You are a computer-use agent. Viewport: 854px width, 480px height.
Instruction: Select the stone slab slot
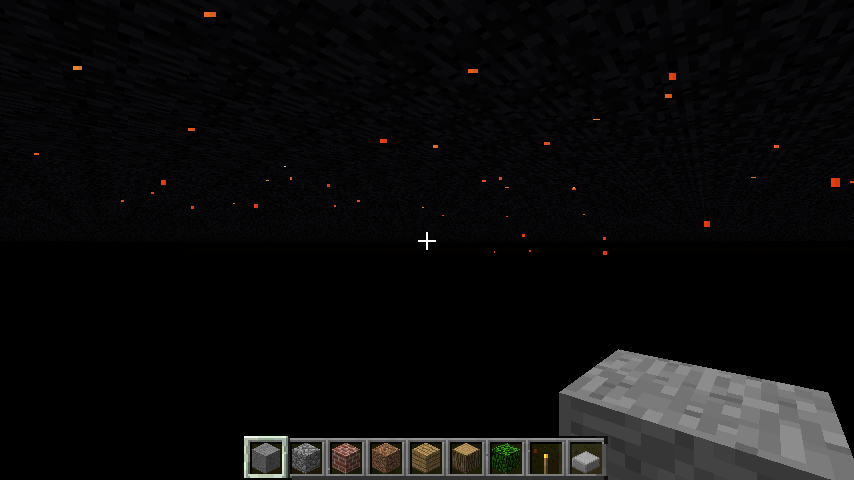pos(586,459)
